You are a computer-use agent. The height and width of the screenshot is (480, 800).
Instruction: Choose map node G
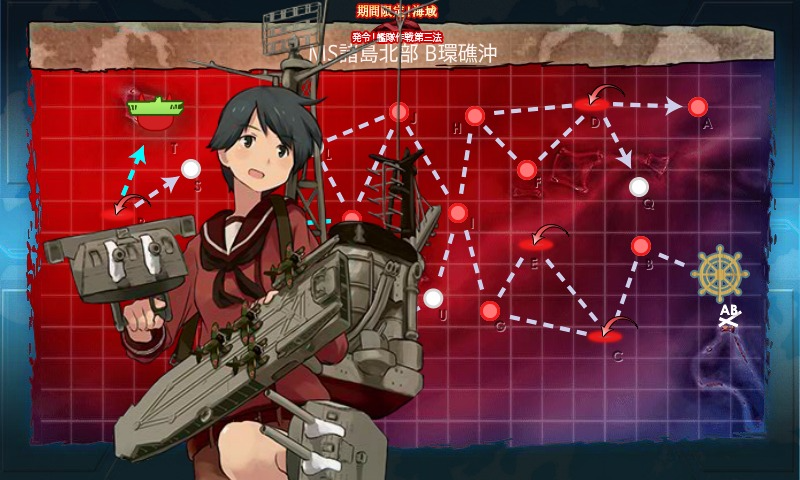point(490,311)
